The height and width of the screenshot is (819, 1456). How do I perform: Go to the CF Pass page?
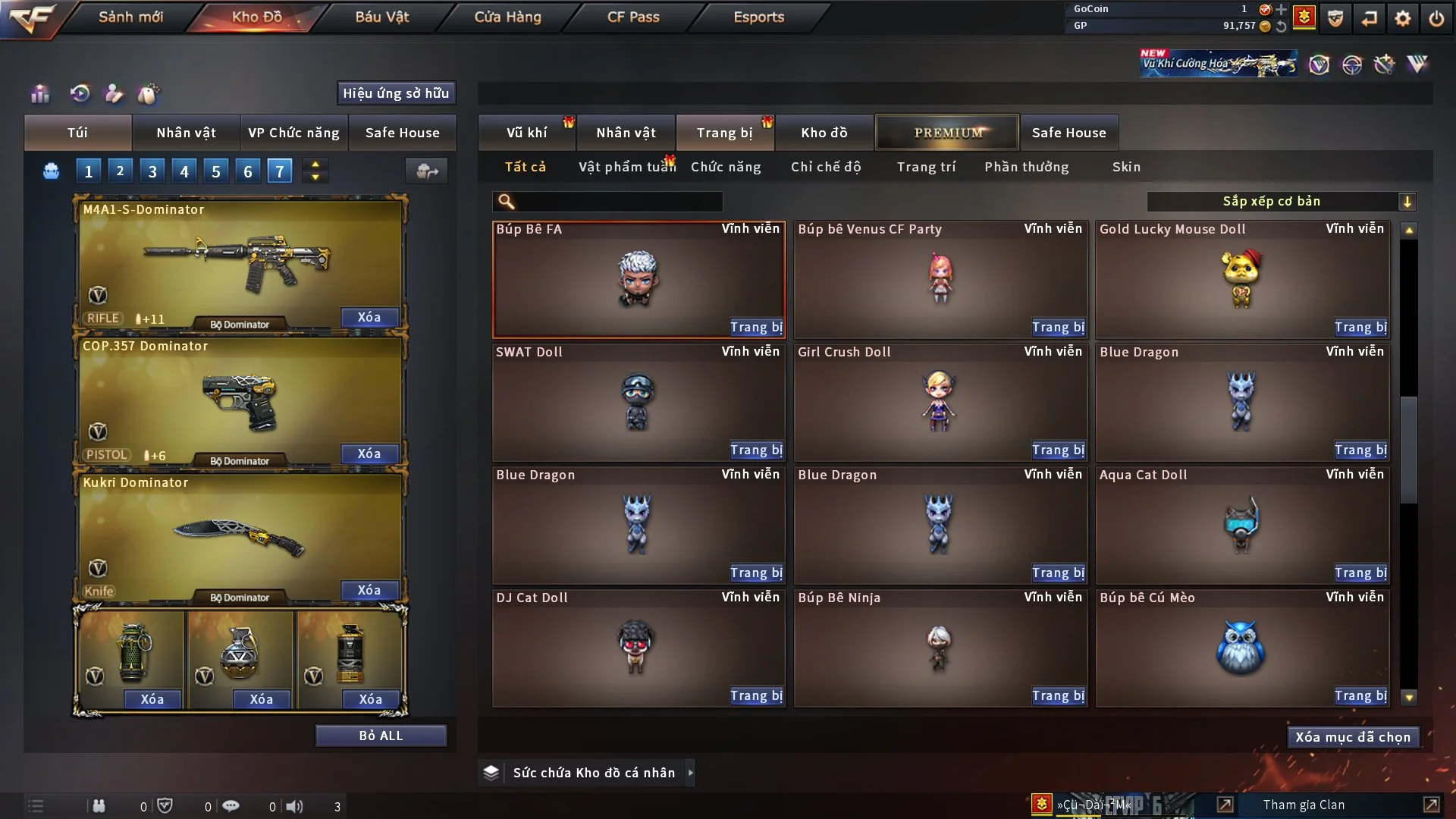pyautogui.click(x=633, y=17)
